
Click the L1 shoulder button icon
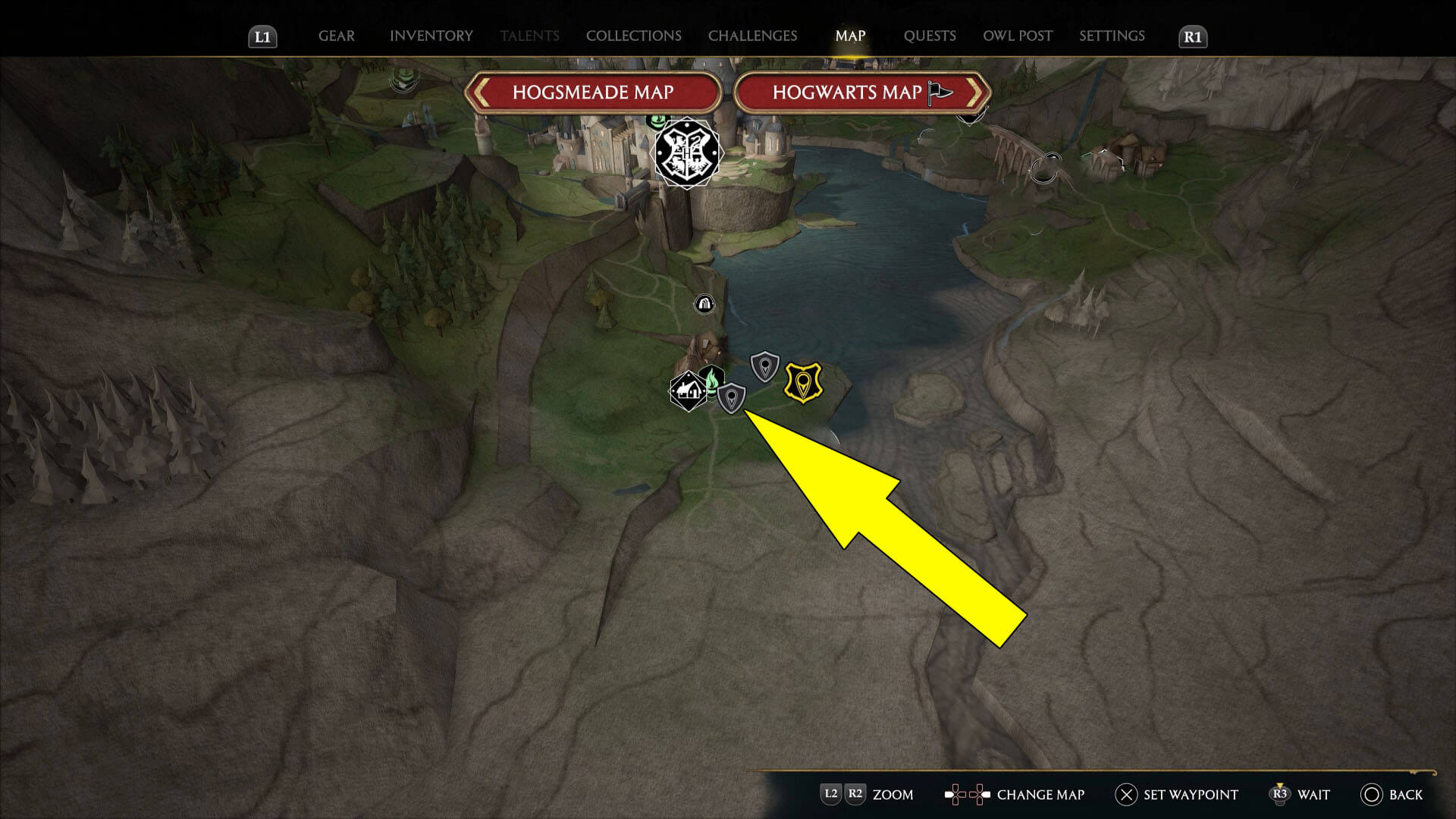point(263,35)
